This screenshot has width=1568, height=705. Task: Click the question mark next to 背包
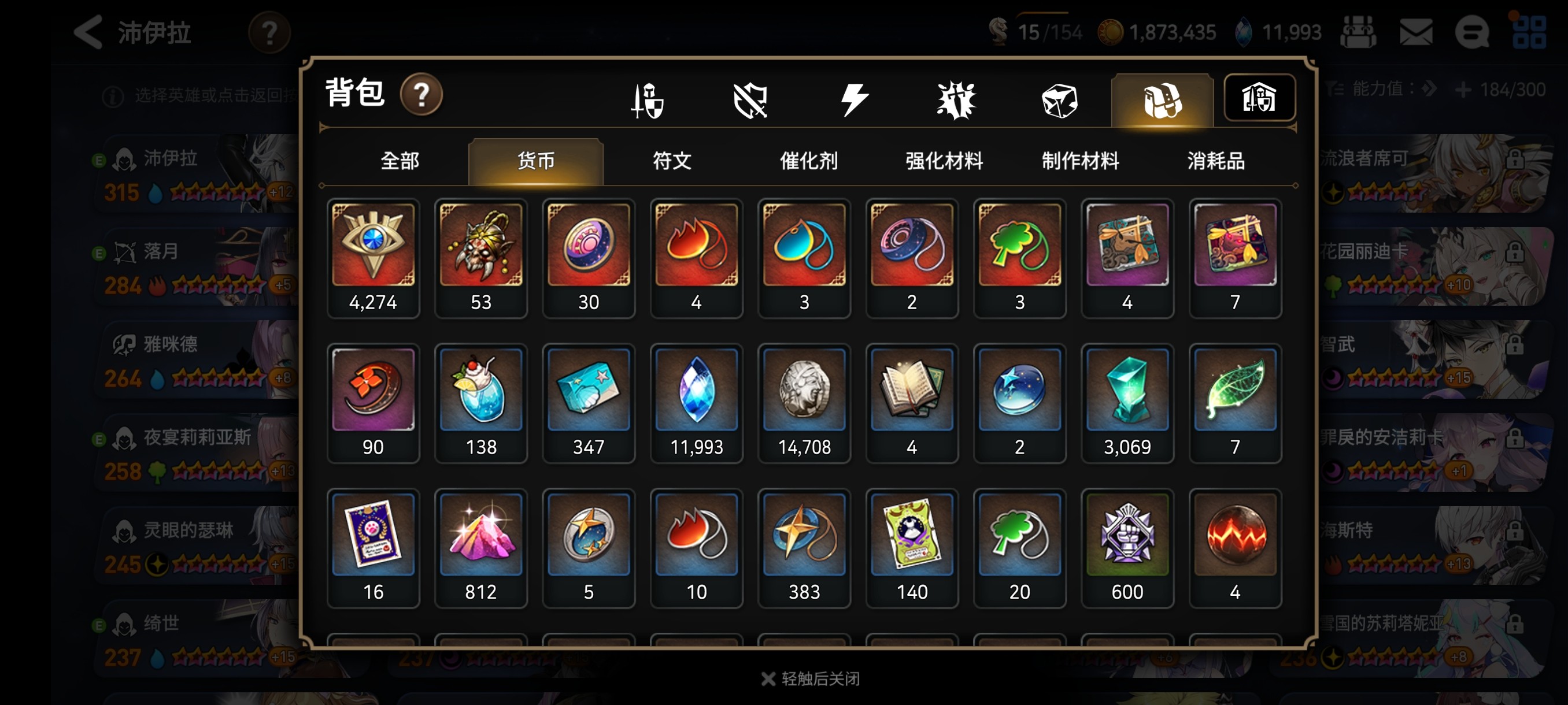(420, 95)
